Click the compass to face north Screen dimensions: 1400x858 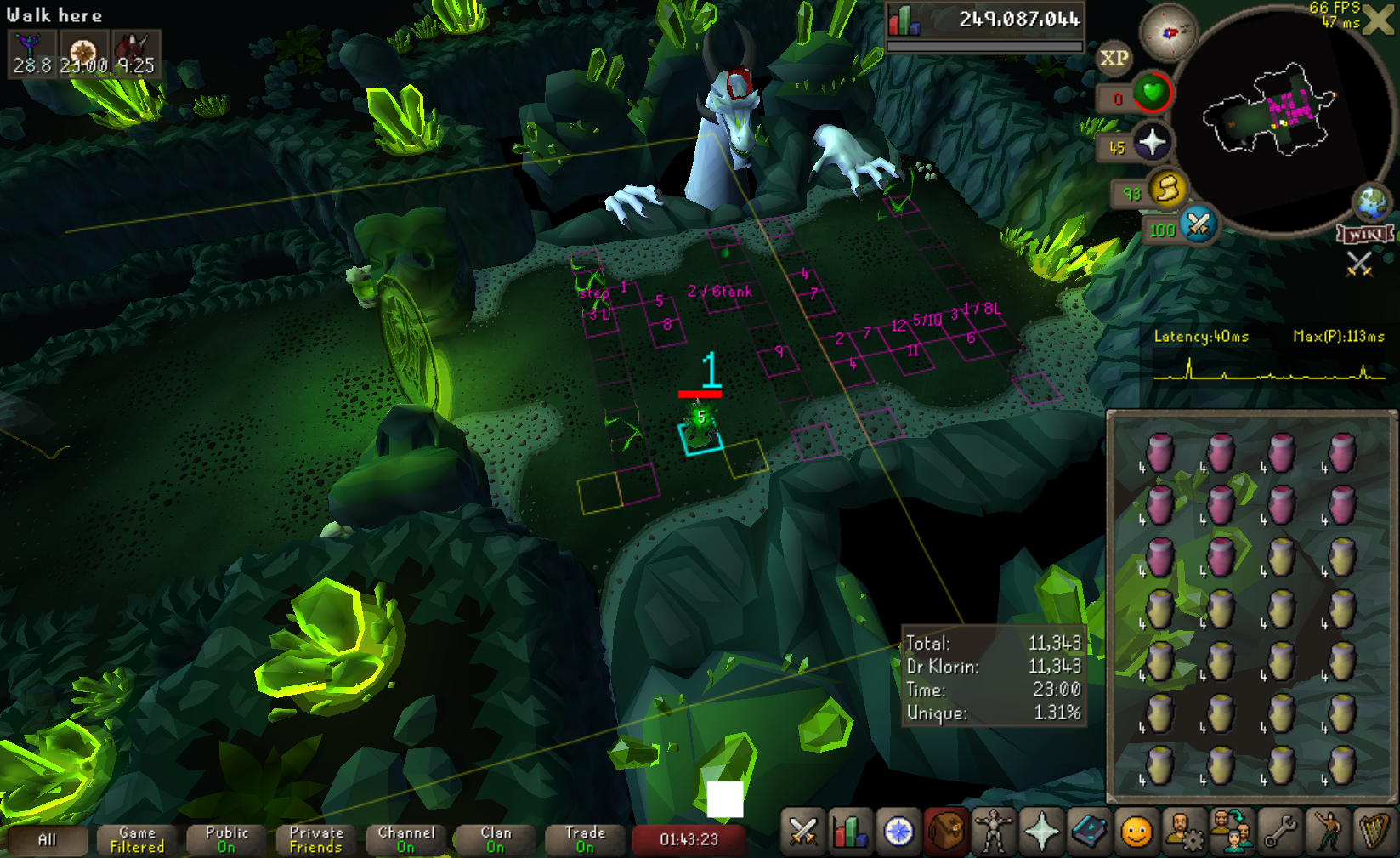[x=1169, y=32]
